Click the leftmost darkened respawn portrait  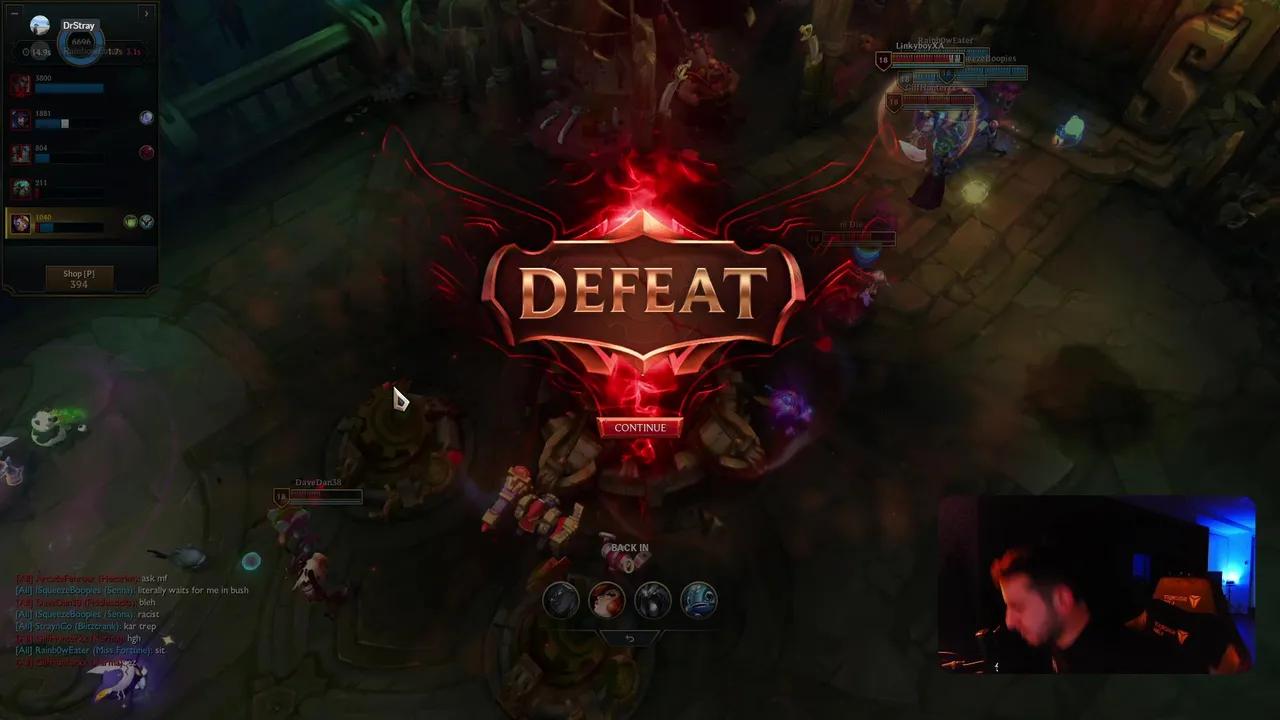tap(561, 600)
